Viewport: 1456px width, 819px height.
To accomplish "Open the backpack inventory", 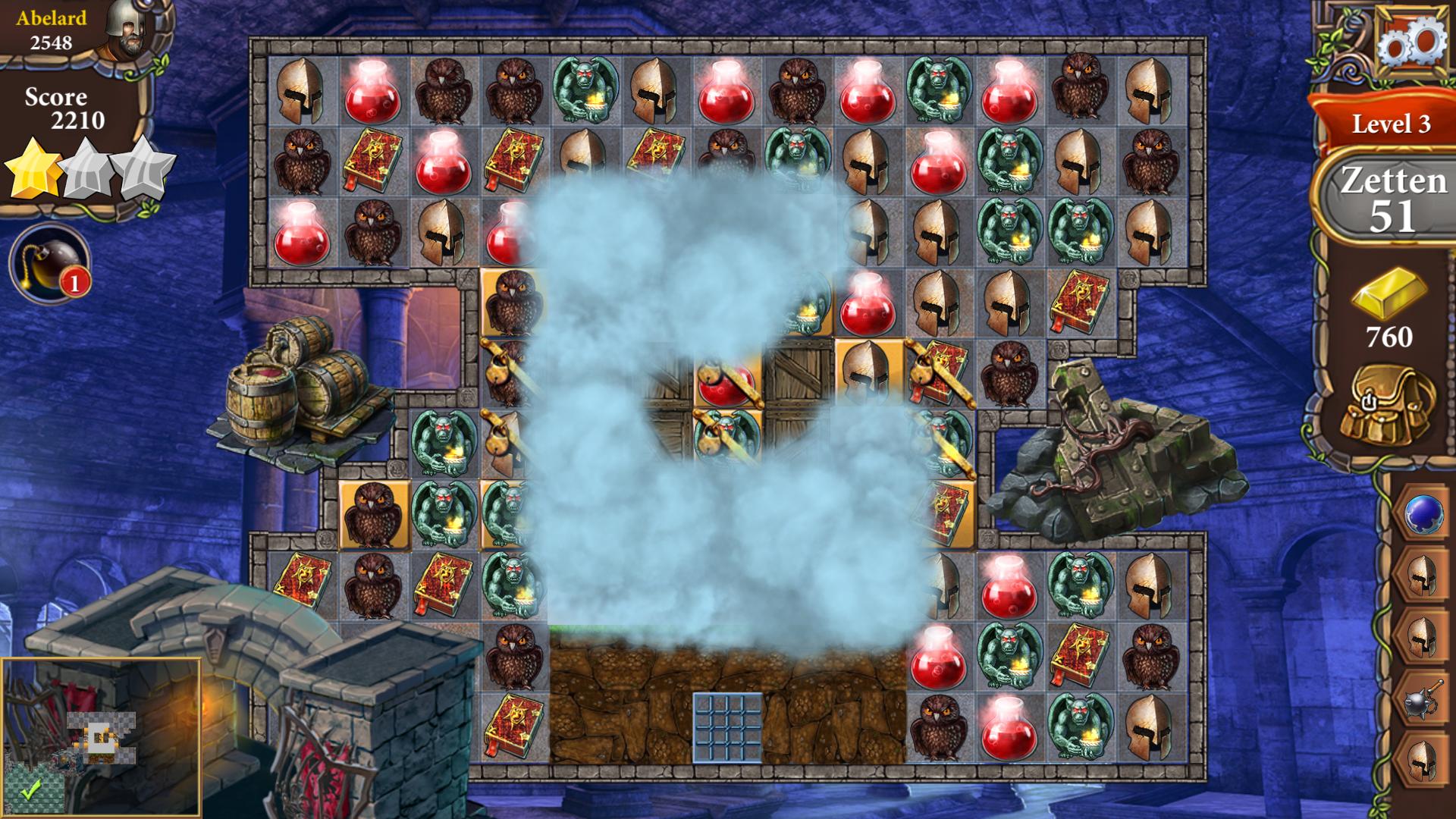I will coord(1388,409).
